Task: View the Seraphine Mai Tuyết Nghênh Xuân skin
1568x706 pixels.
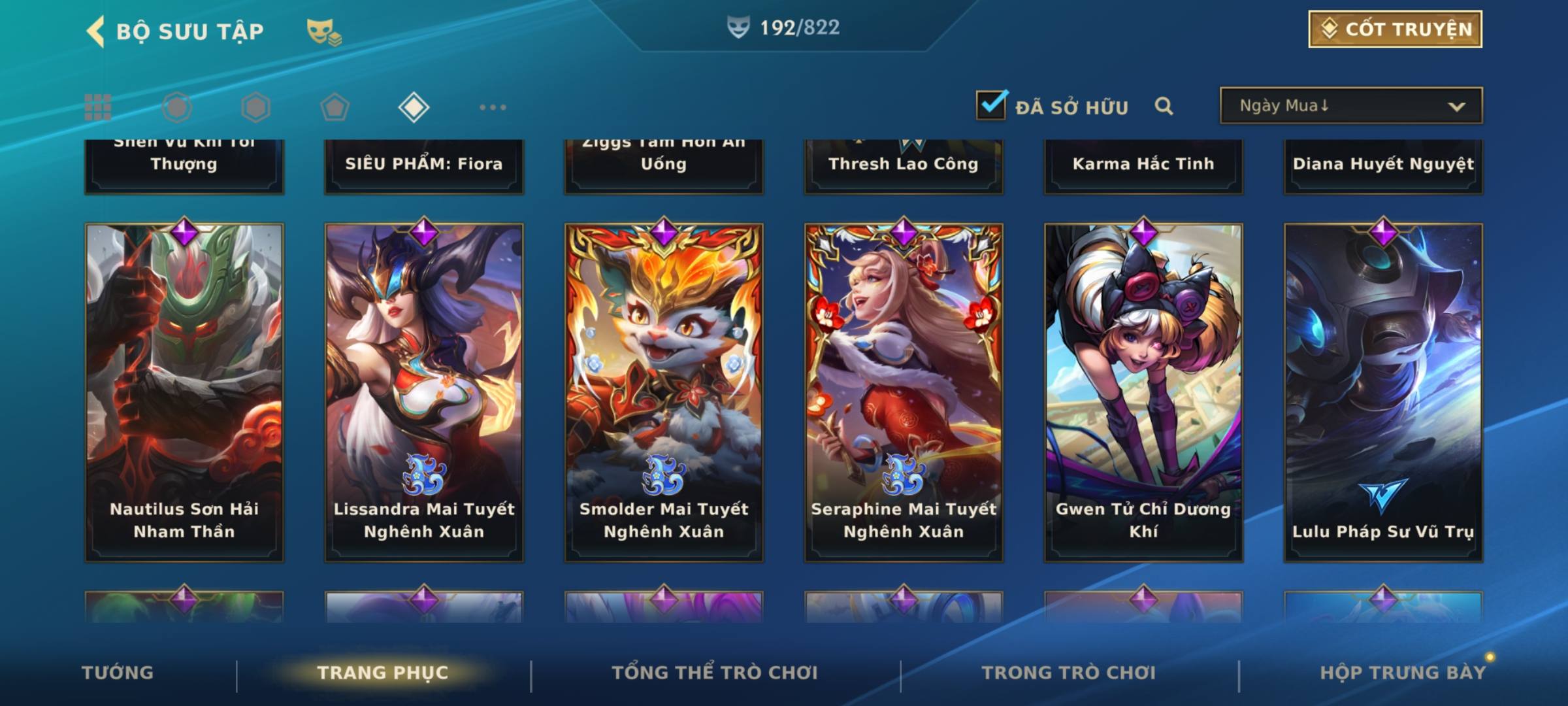Action: (904, 392)
